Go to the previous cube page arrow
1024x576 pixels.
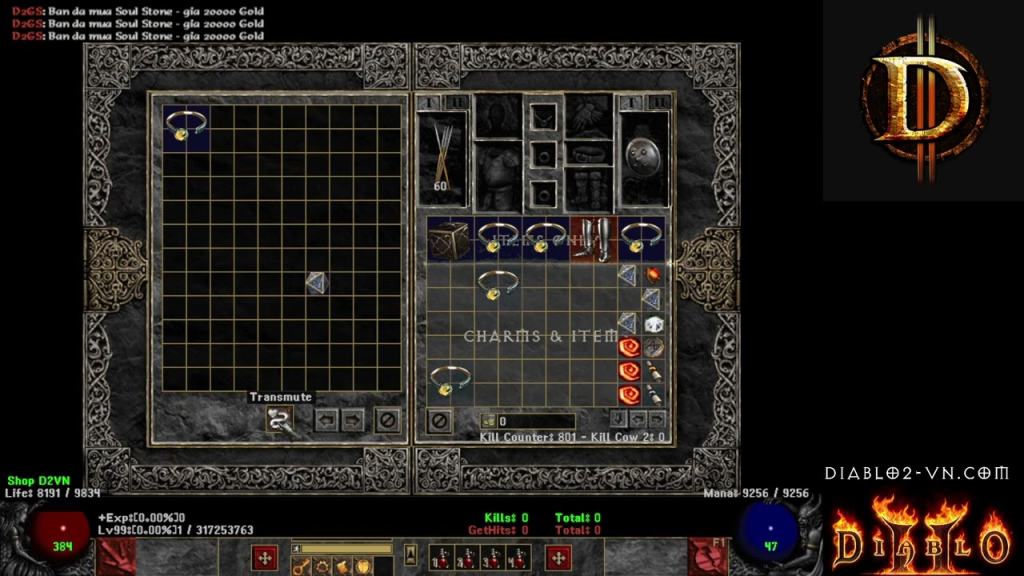pos(325,420)
